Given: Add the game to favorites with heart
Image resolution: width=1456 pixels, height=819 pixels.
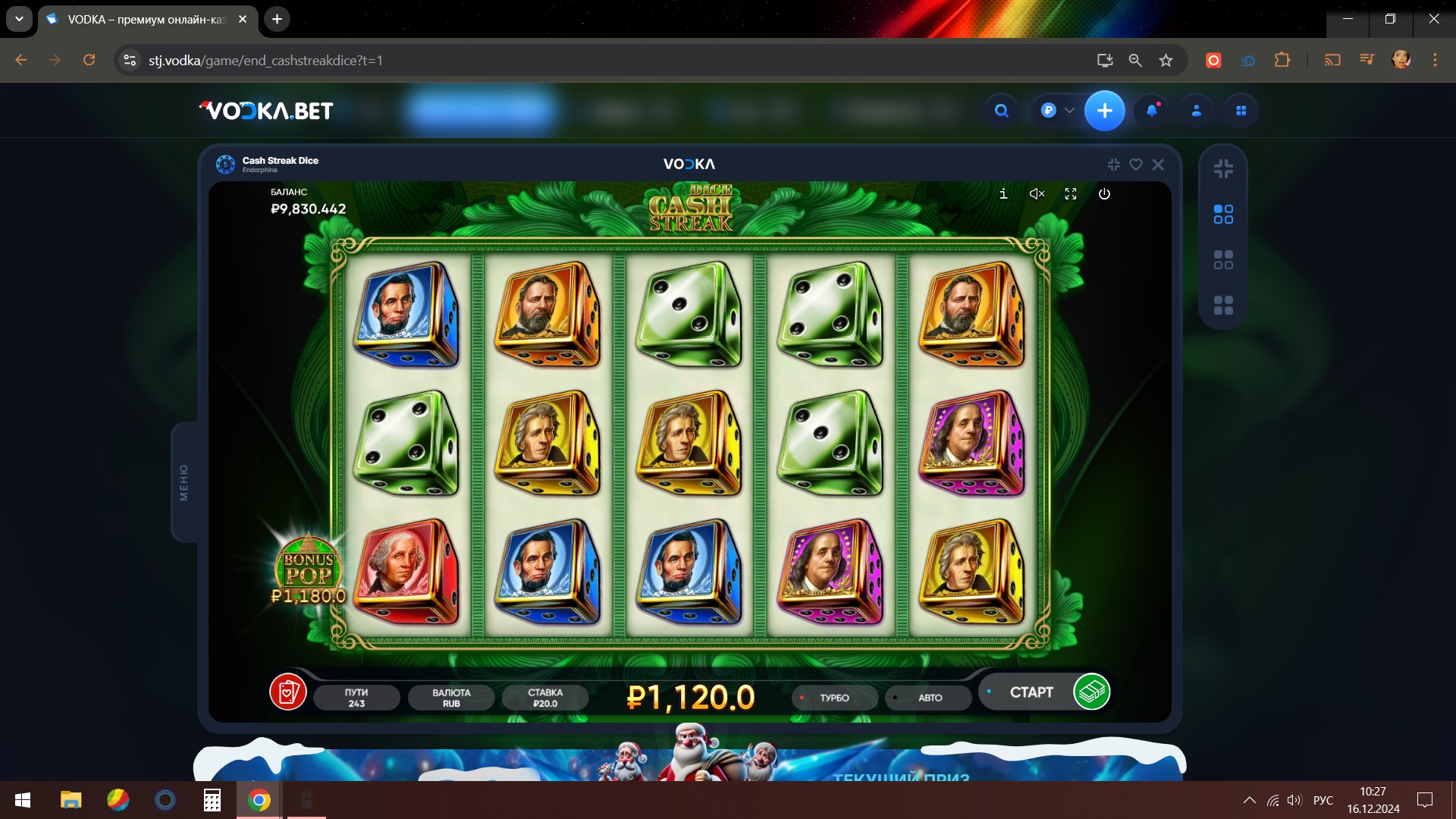Looking at the screenshot, I should click(x=1136, y=165).
